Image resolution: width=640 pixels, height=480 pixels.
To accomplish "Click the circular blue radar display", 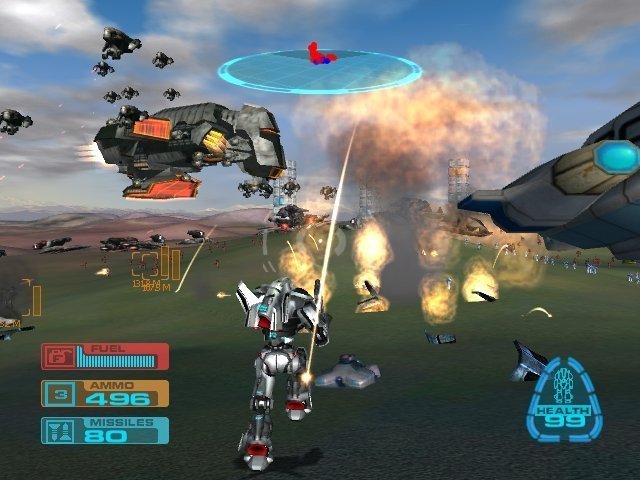I will click(319, 71).
